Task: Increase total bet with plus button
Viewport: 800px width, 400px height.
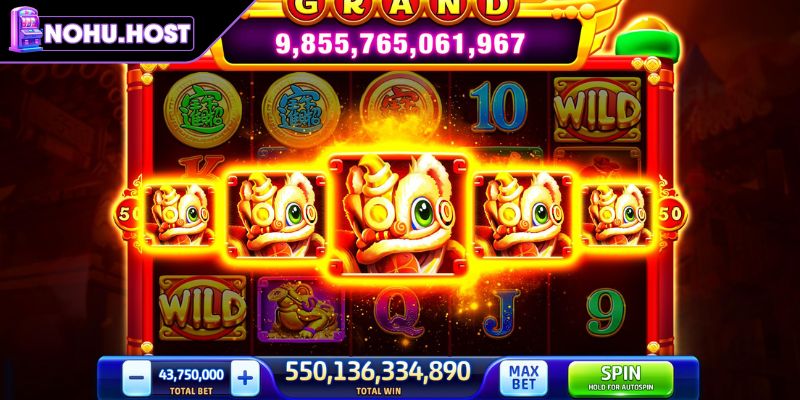Action: [x=246, y=377]
